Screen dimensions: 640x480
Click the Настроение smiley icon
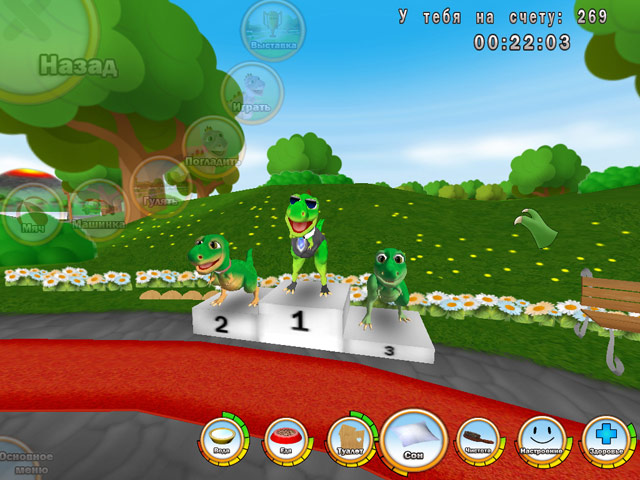point(541,438)
